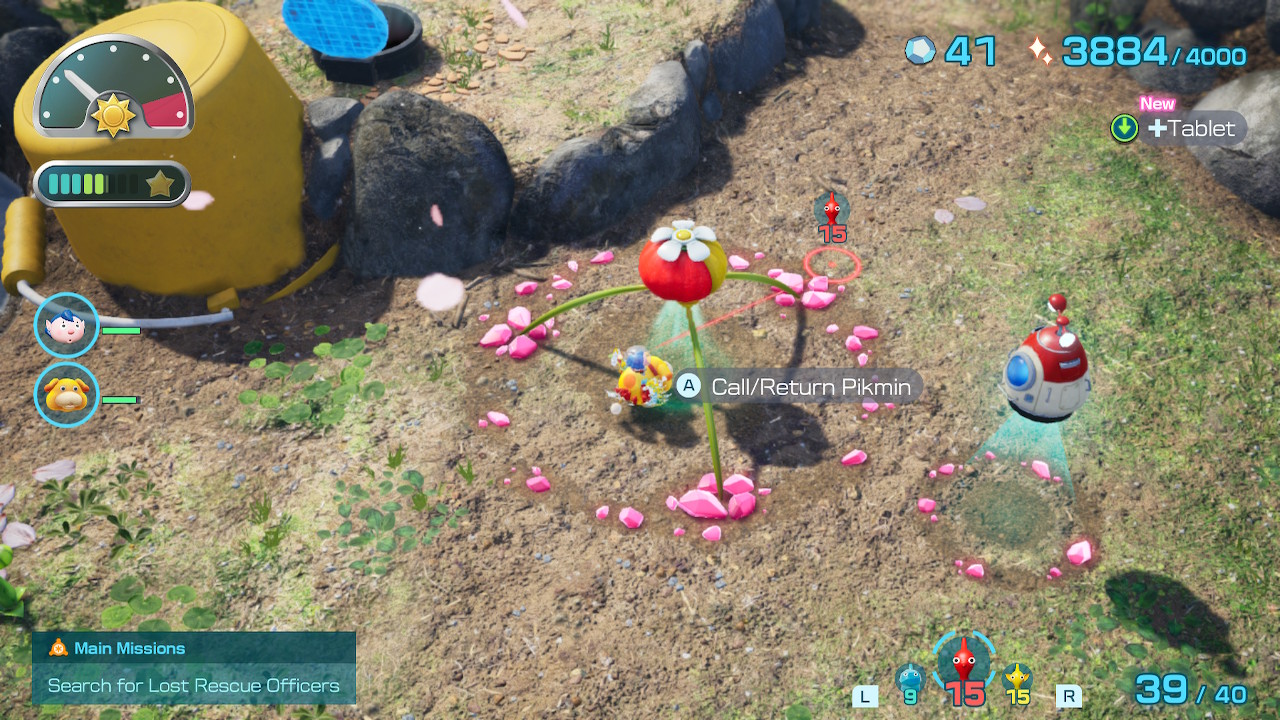Select the blue-haired captain portrait

click(66, 326)
